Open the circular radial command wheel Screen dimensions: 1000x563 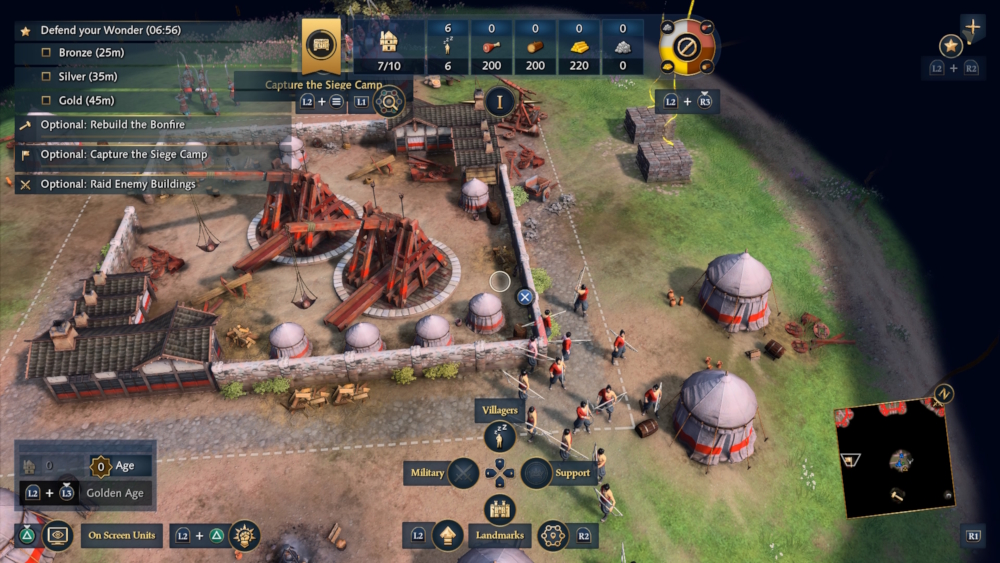[x=687, y=45]
